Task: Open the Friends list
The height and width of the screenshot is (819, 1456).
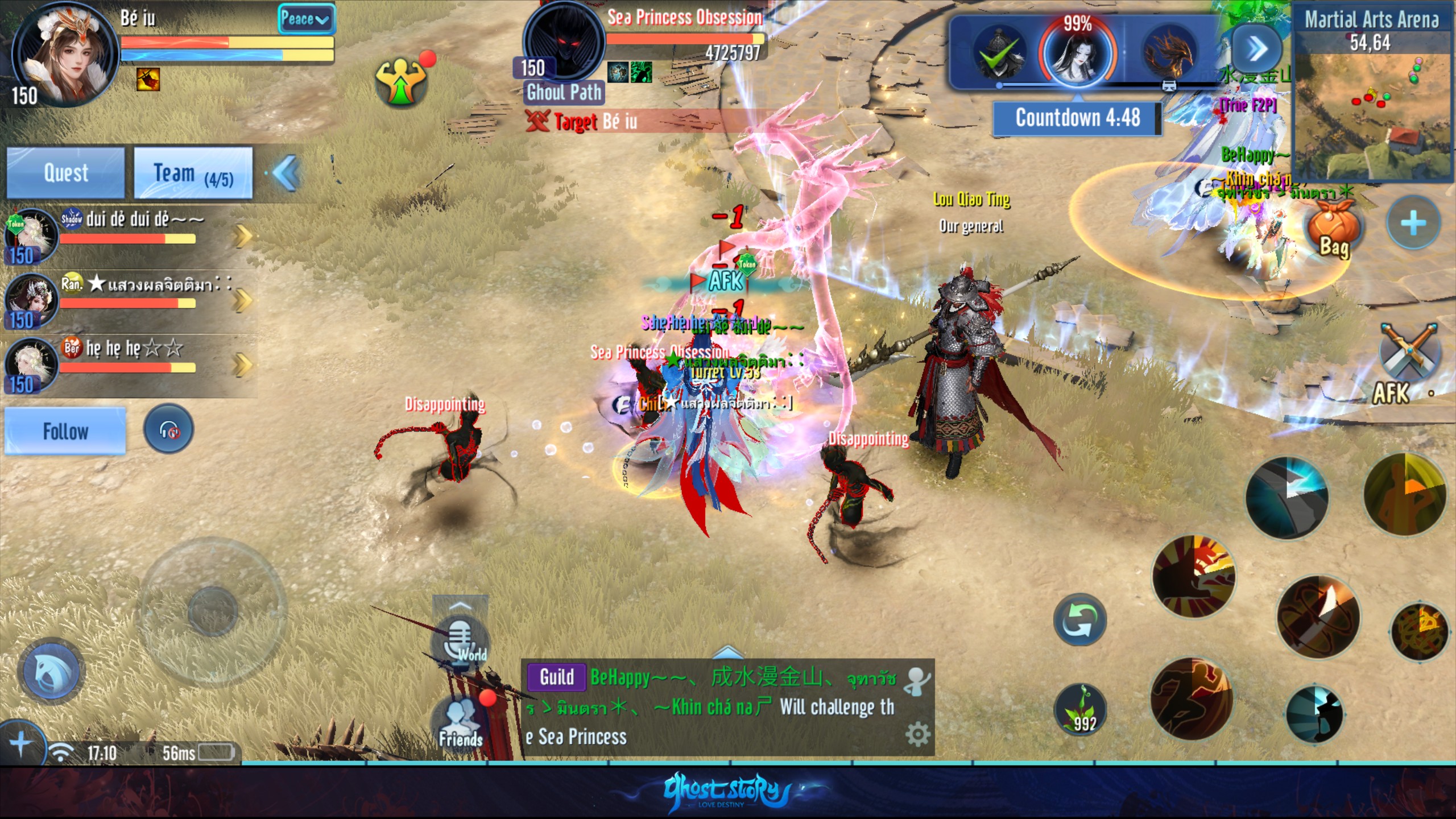Action: coord(461,722)
